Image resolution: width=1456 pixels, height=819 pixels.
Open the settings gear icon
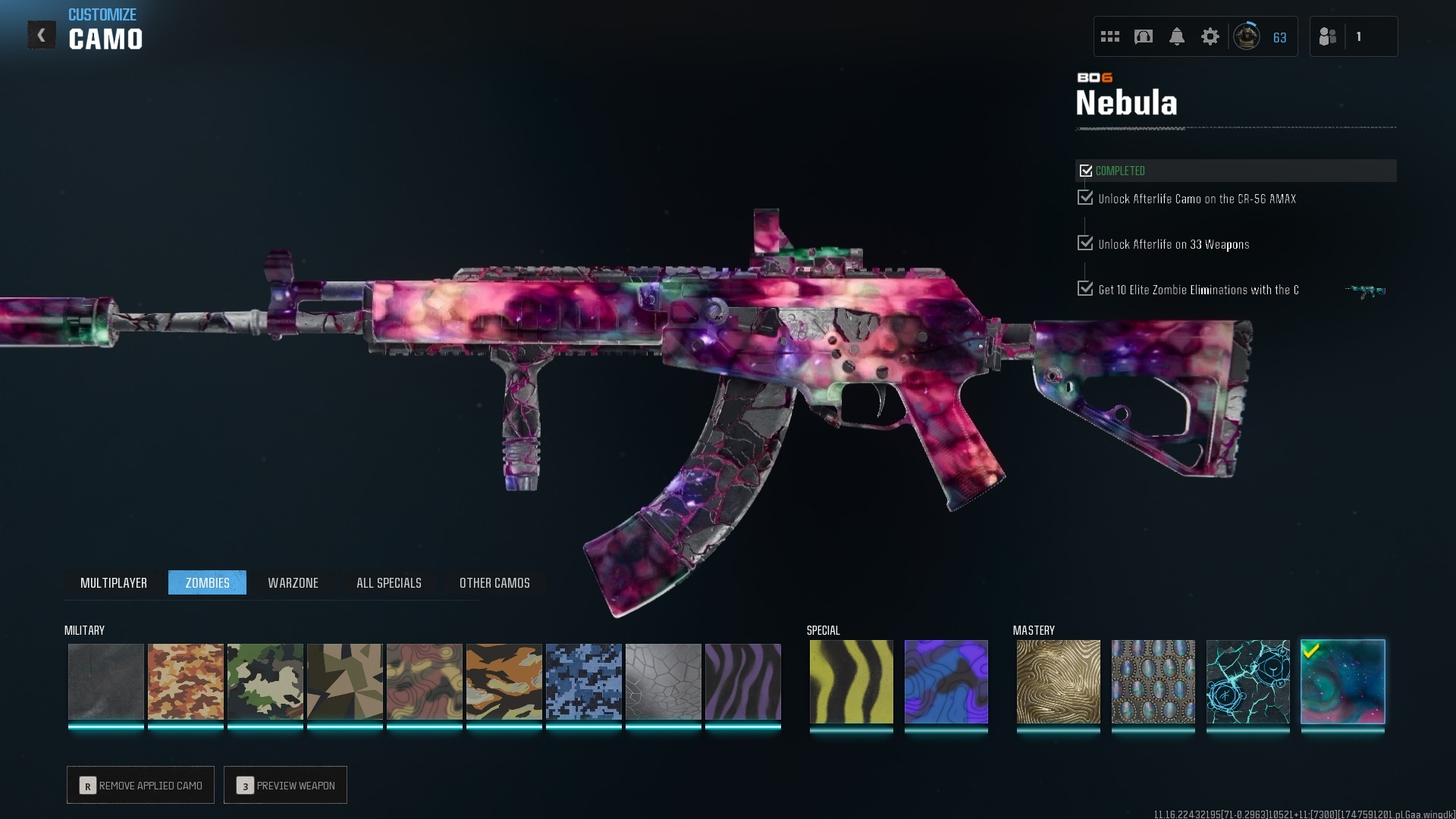1210,36
